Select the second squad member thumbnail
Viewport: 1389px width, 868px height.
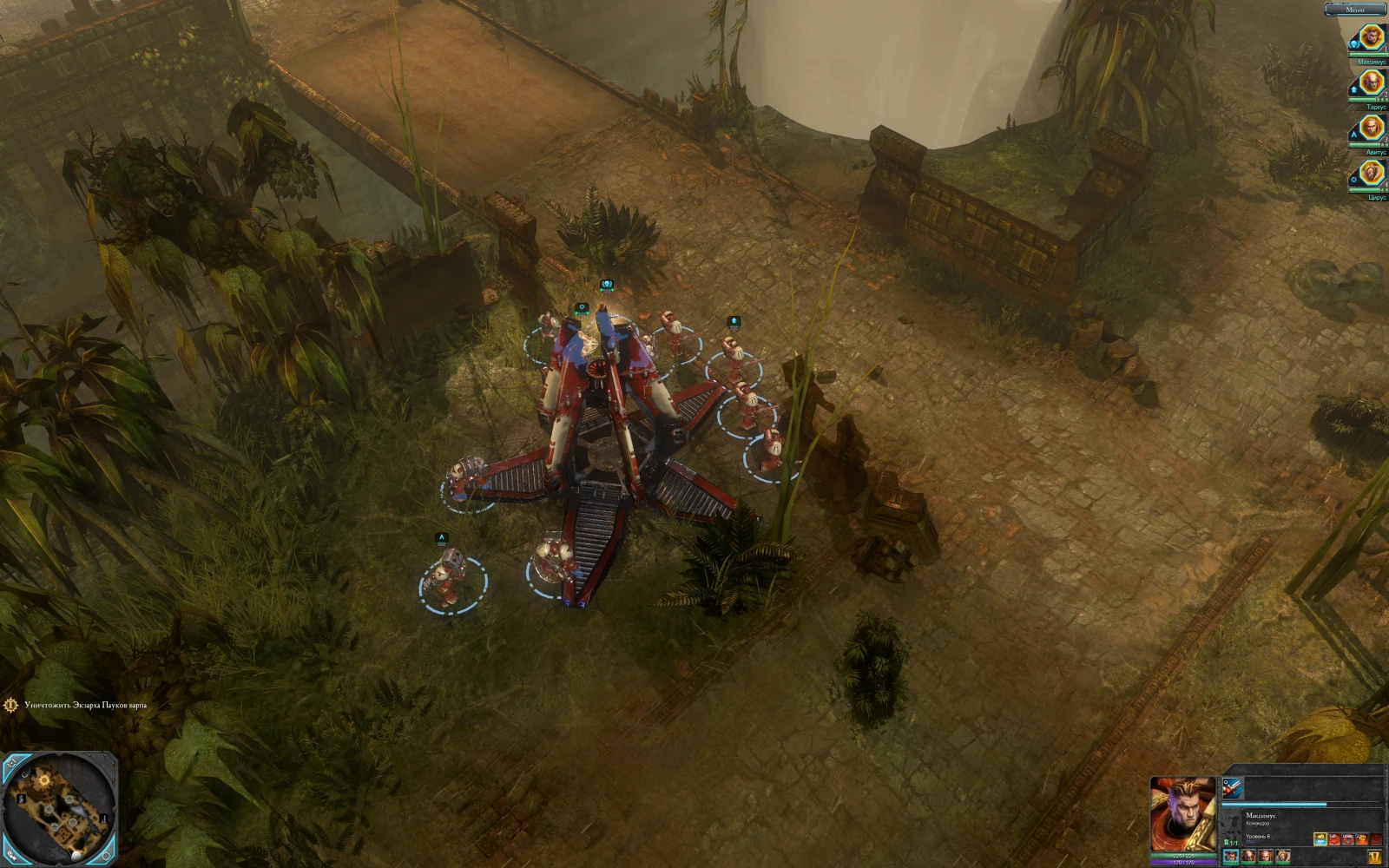tap(1249, 857)
